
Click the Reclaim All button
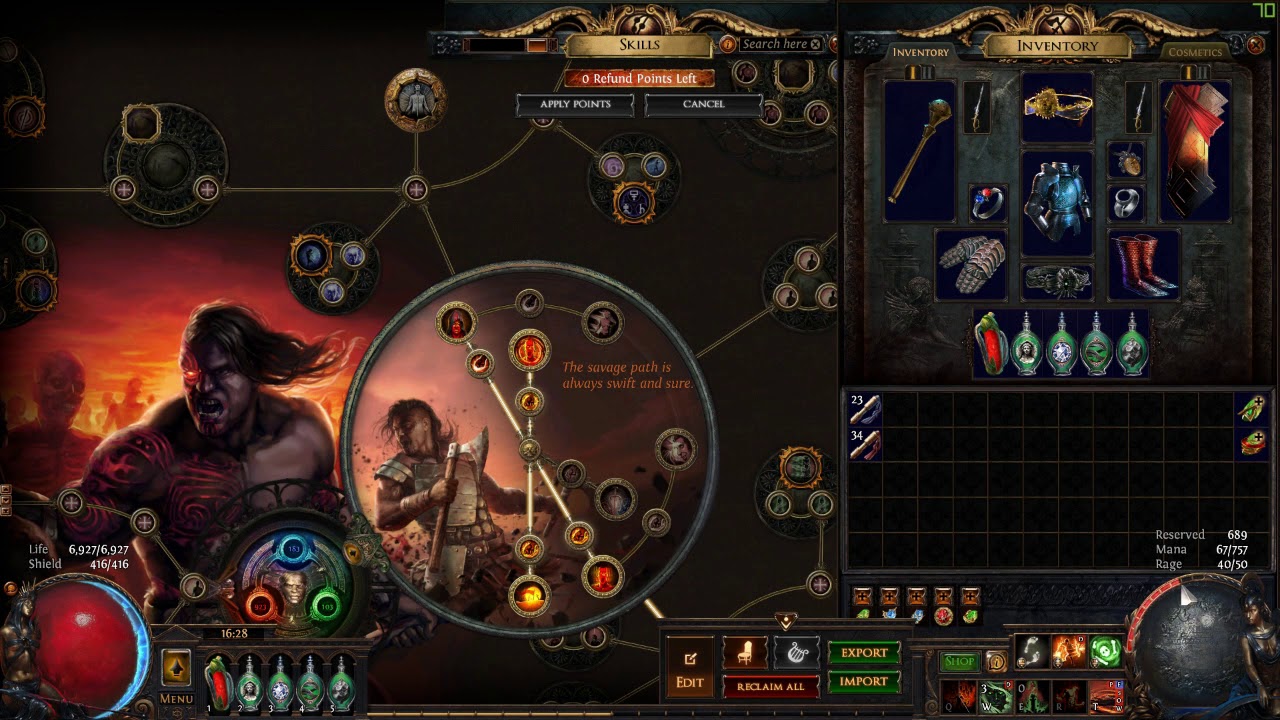(770, 687)
